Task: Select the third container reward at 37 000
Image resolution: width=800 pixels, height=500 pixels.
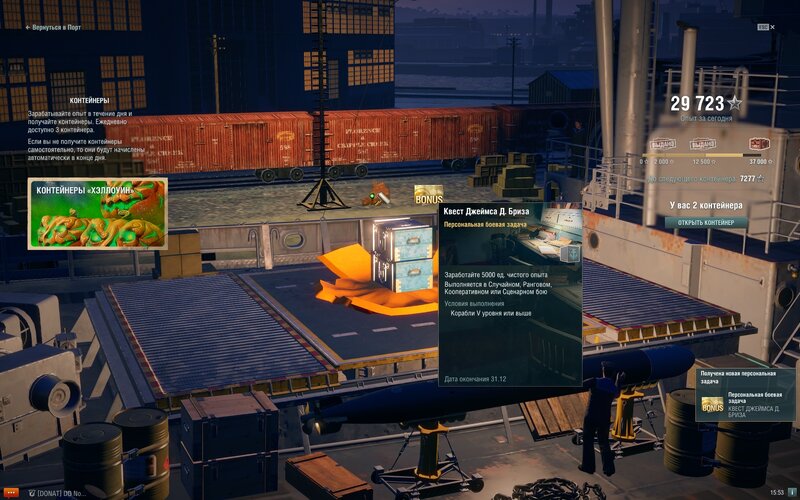Action: [759, 144]
